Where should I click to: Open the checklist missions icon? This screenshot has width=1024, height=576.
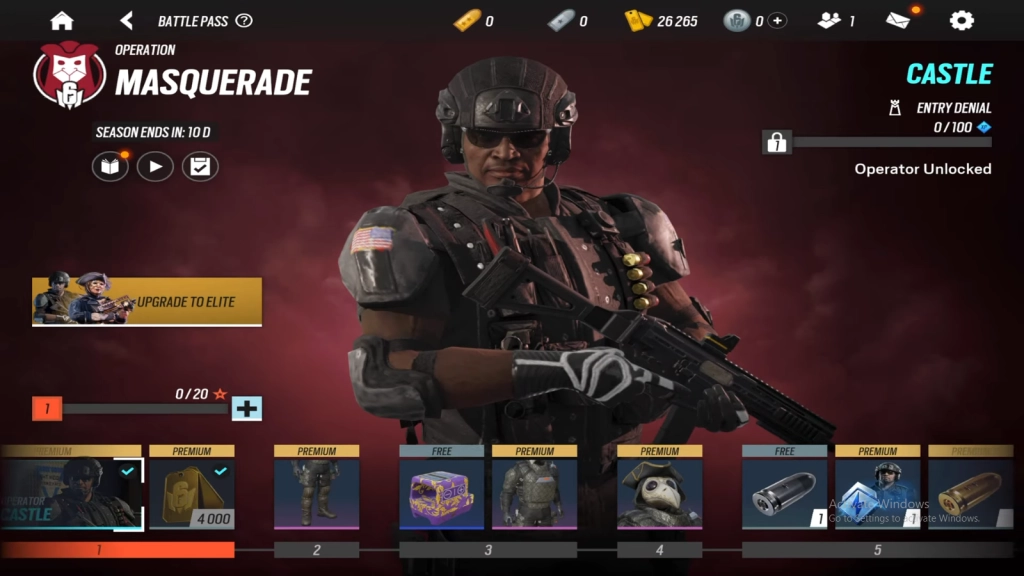tap(200, 166)
